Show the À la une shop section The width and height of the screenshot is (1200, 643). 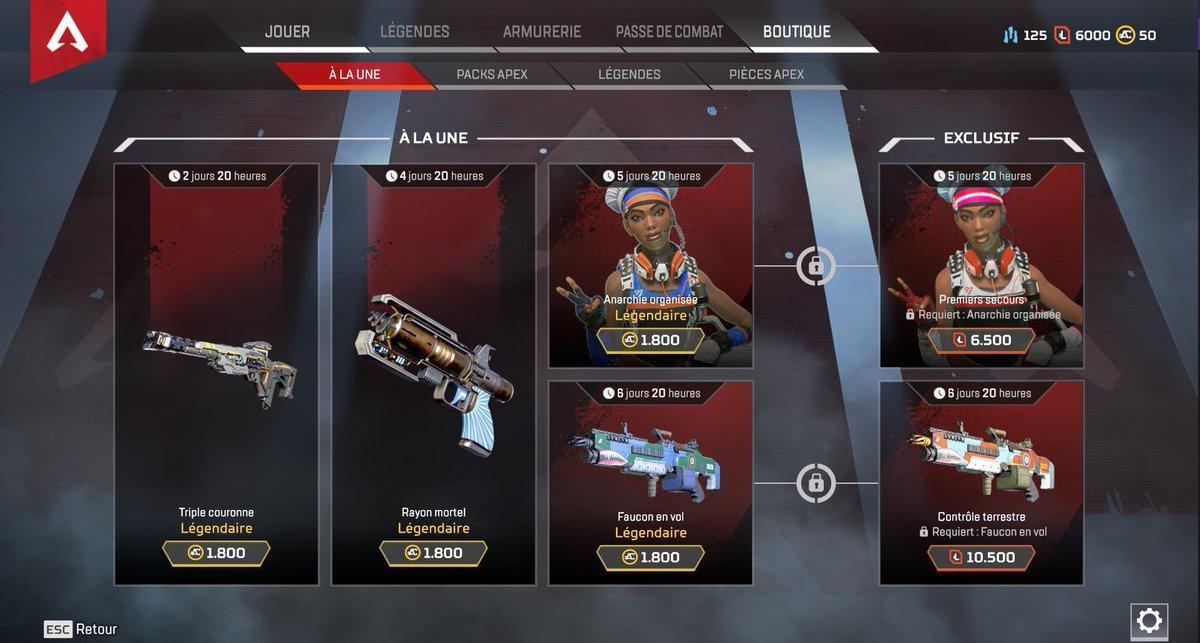click(x=354, y=75)
